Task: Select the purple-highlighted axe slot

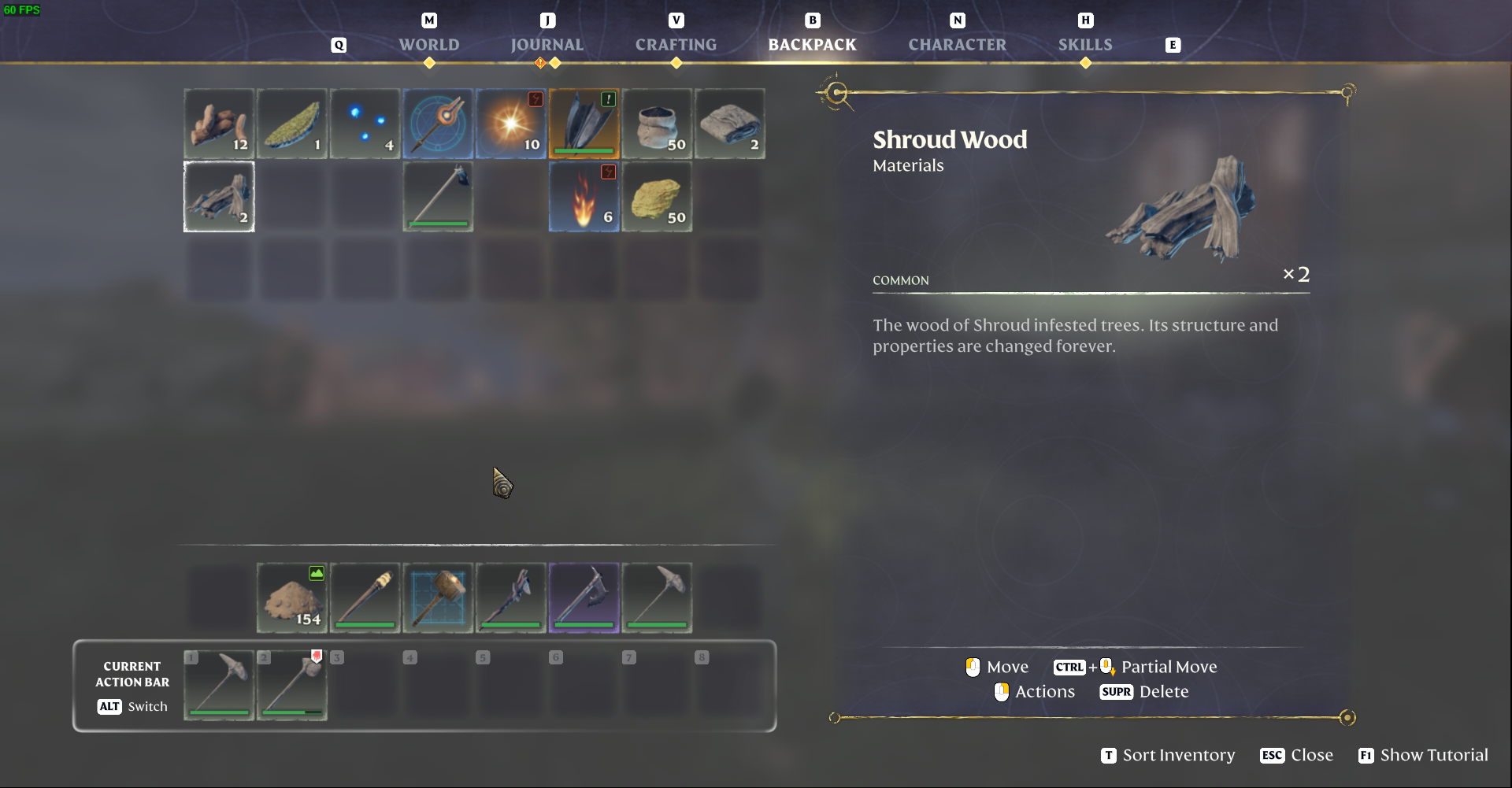Action: pyautogui.click(x=584, y=597)
